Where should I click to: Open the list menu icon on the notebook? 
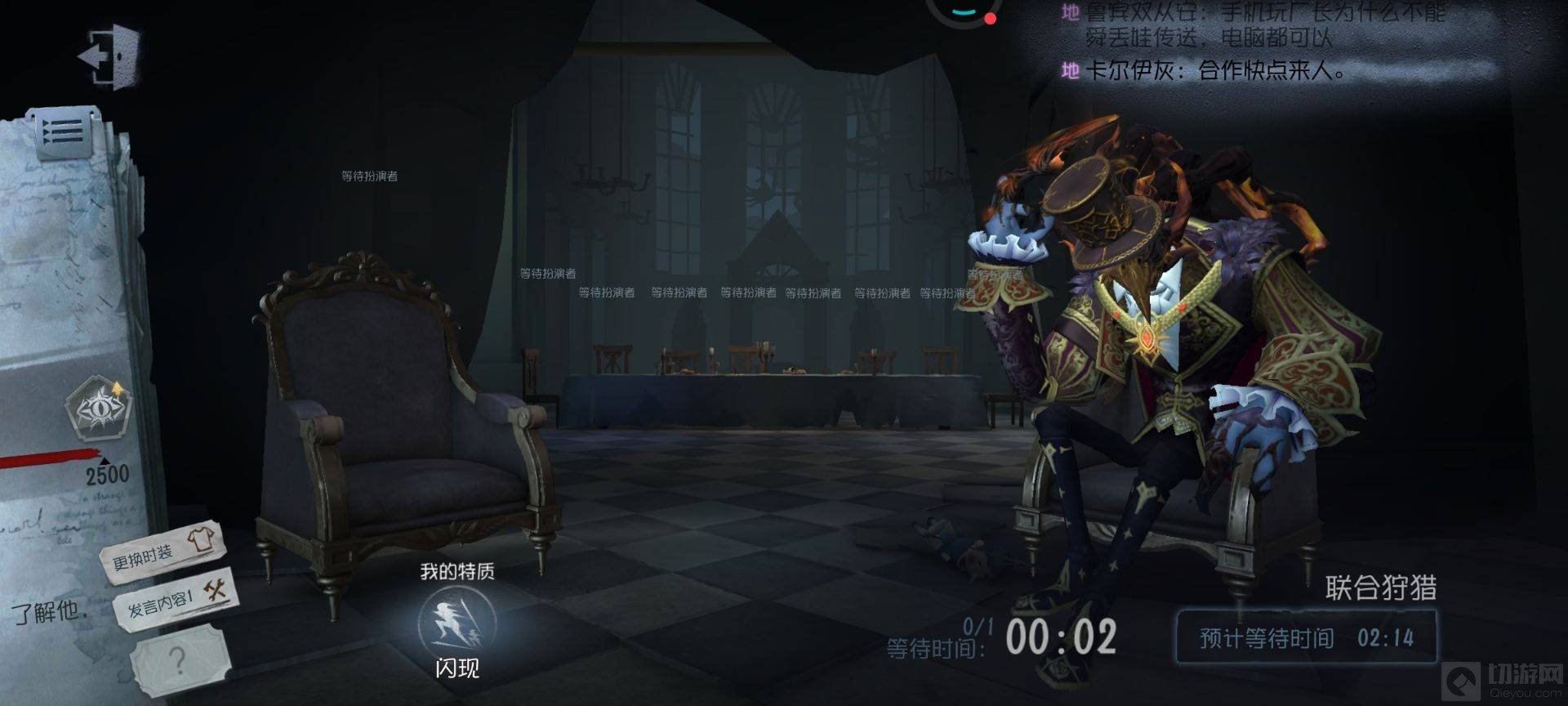pos(65,132)
